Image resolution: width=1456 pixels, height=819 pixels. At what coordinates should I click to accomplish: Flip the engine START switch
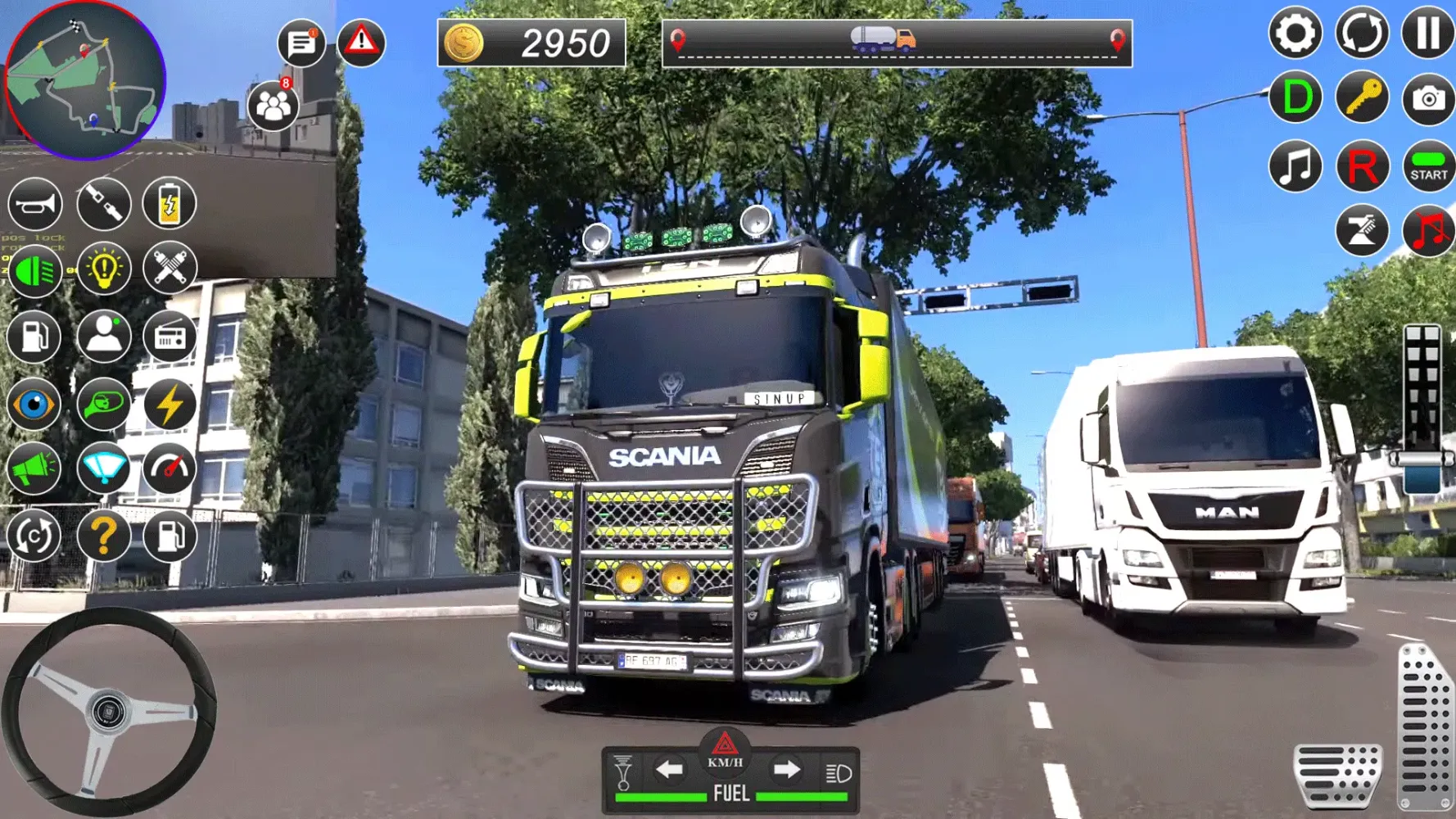point(1429,164)
